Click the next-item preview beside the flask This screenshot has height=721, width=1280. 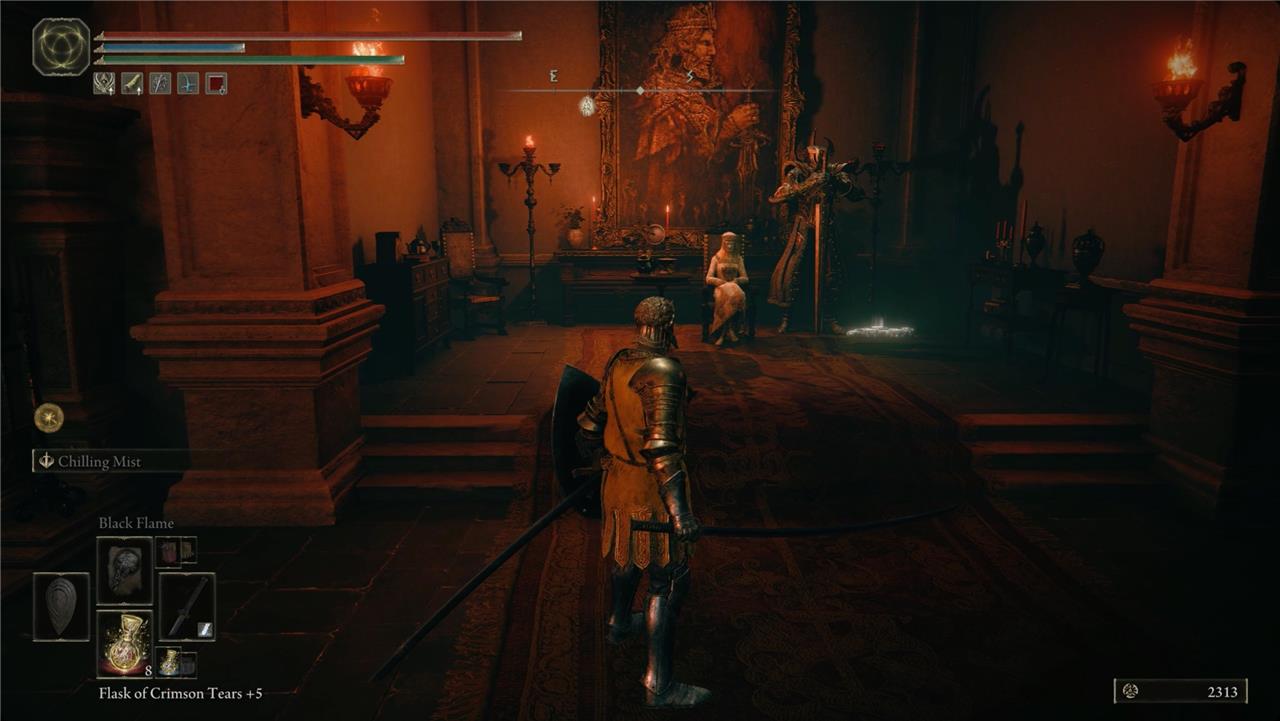tap(175, 662)
